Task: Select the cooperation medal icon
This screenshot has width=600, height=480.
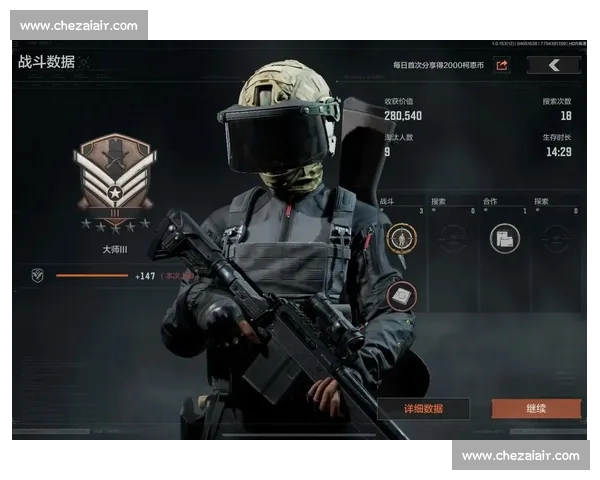Action: (x=504, y=238)
